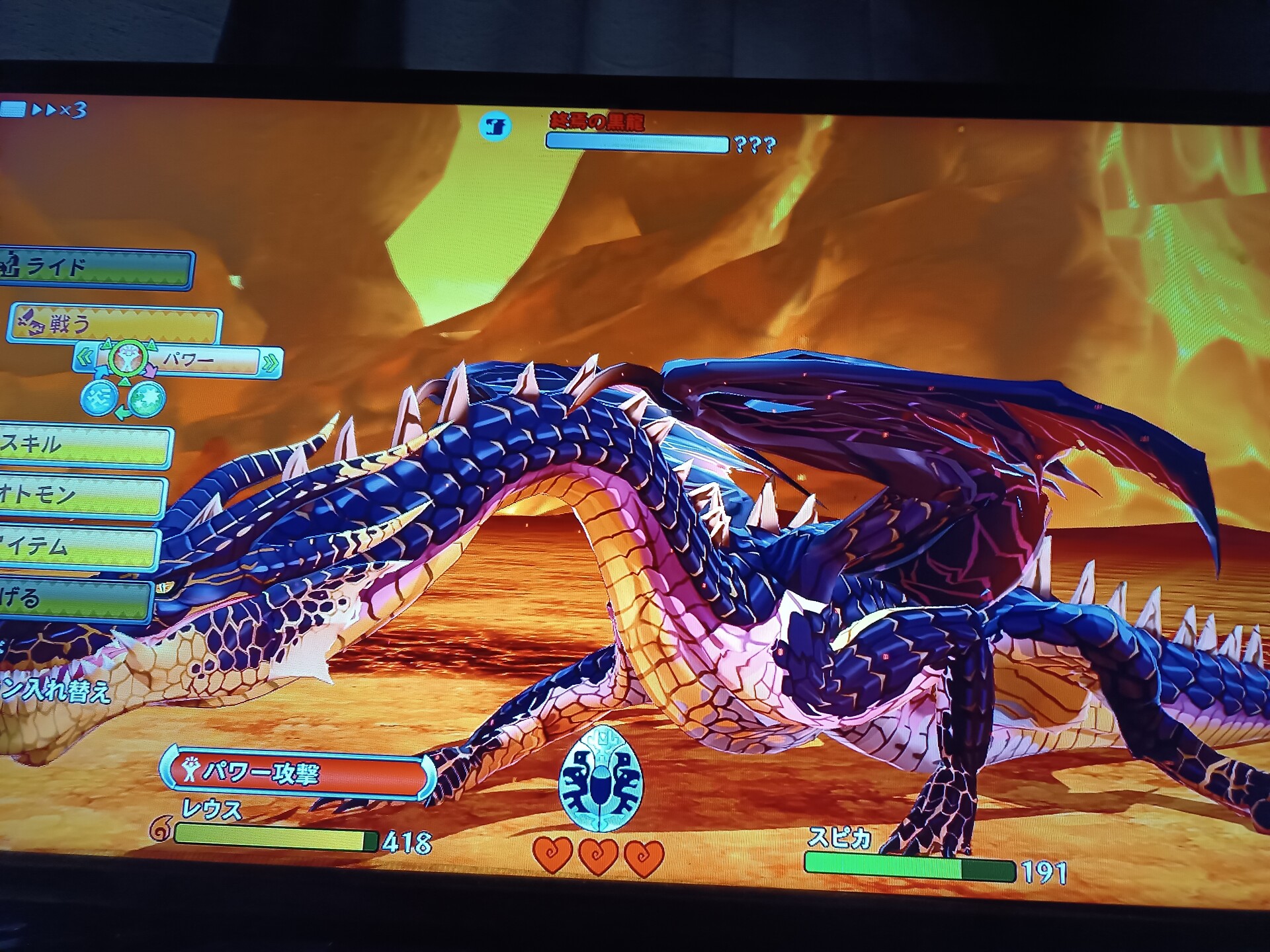1270x952 pixels.
Task: Select the red Power attack fist icon
Action: tap(128, 359)
